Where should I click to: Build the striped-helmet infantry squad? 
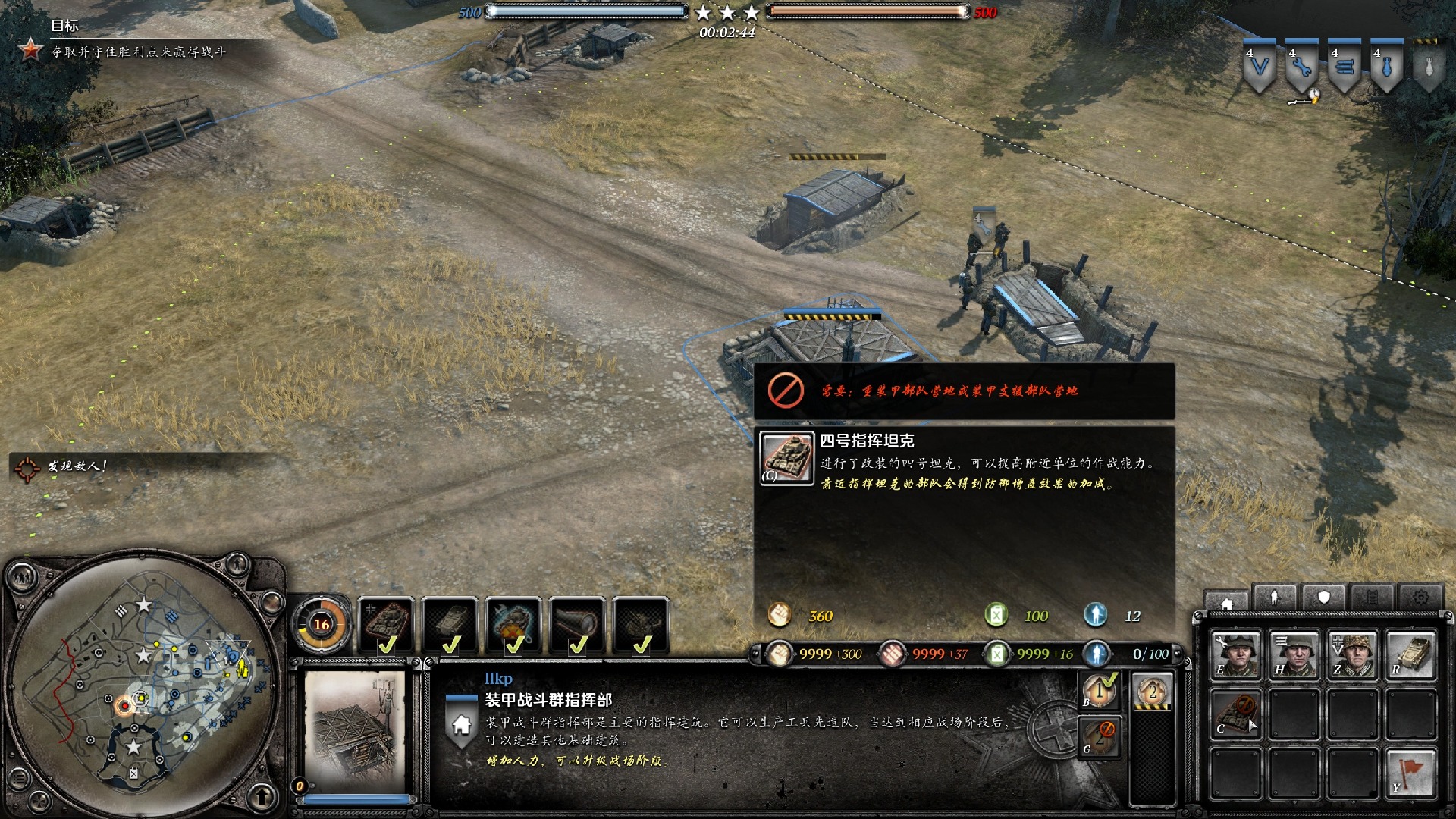point(1294,654)
